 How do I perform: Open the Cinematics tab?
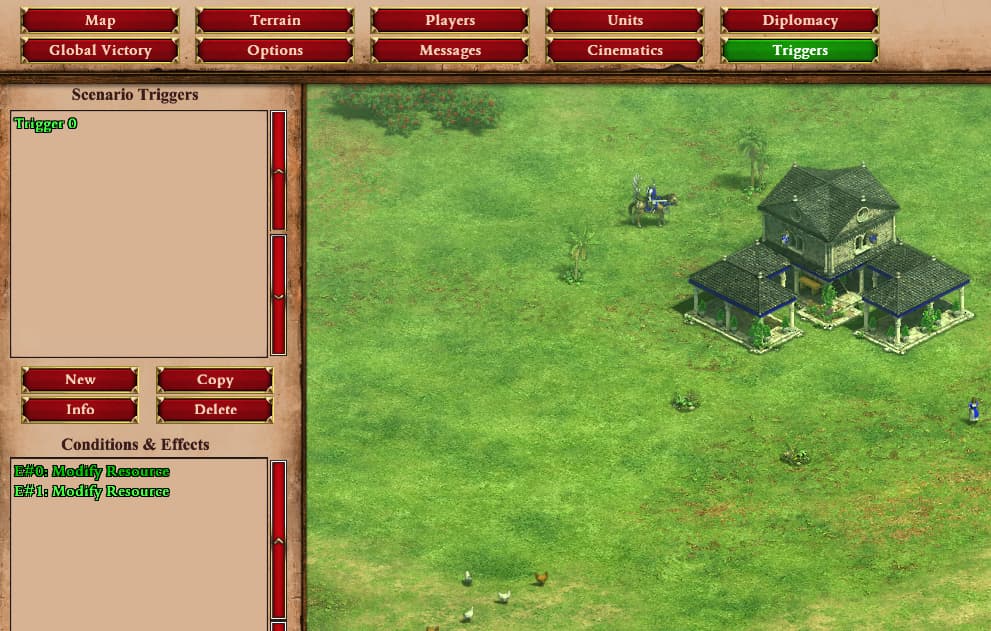coord(625,50)
